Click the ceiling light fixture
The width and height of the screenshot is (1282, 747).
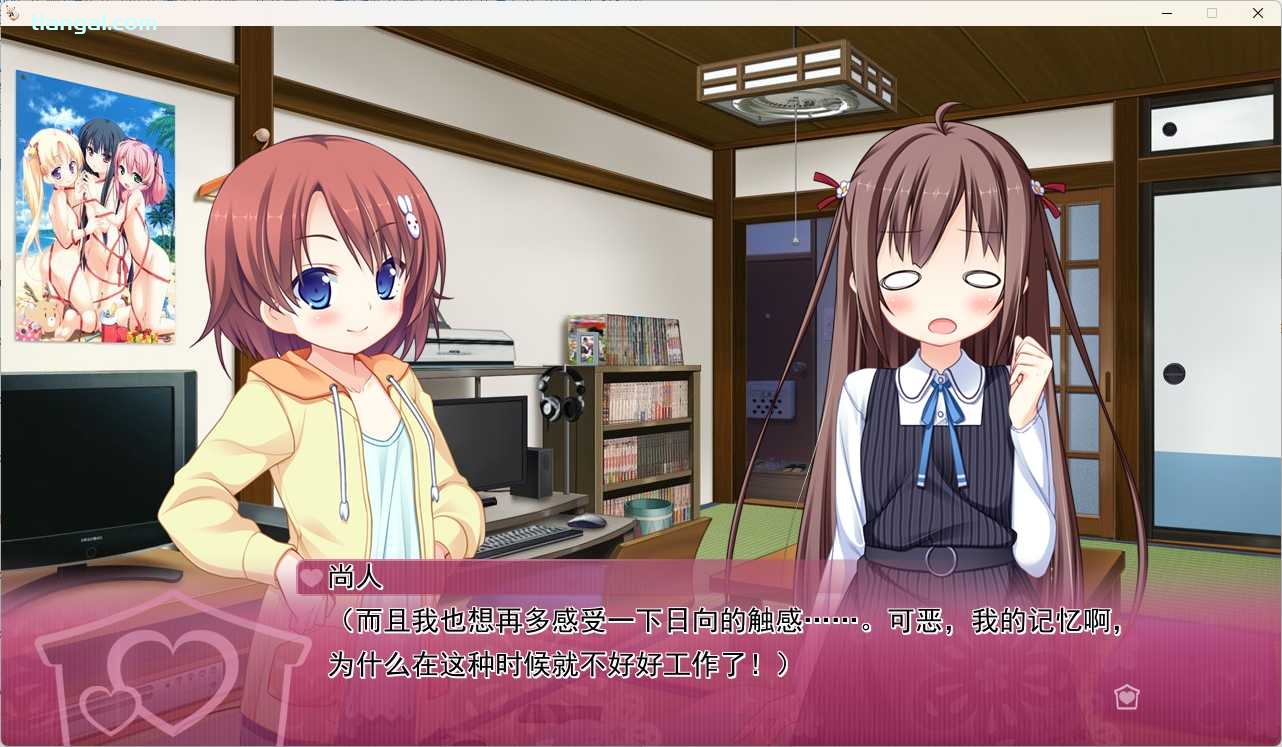click(x=795, y=80)
